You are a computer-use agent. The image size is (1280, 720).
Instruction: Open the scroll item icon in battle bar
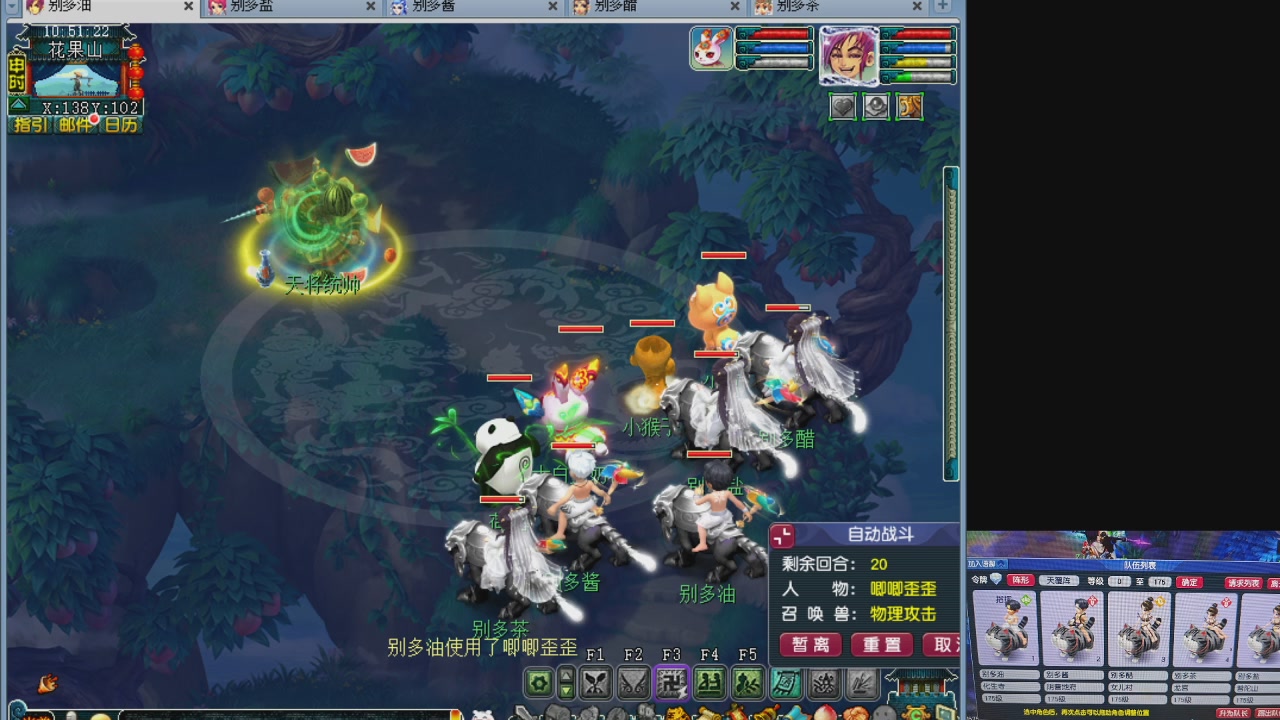point(786,684)
